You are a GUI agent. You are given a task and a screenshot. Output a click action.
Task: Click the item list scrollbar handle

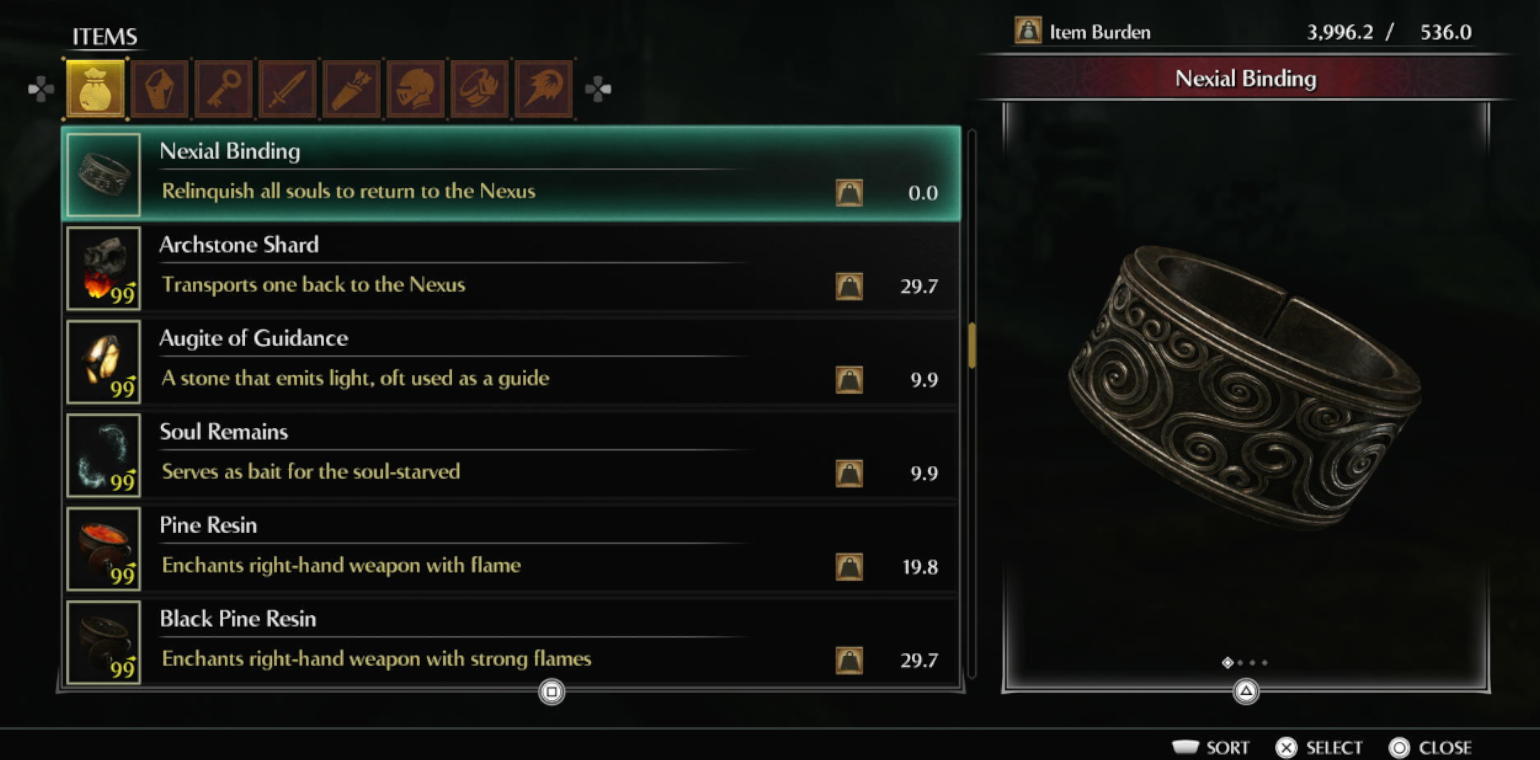tap(971, 345)
